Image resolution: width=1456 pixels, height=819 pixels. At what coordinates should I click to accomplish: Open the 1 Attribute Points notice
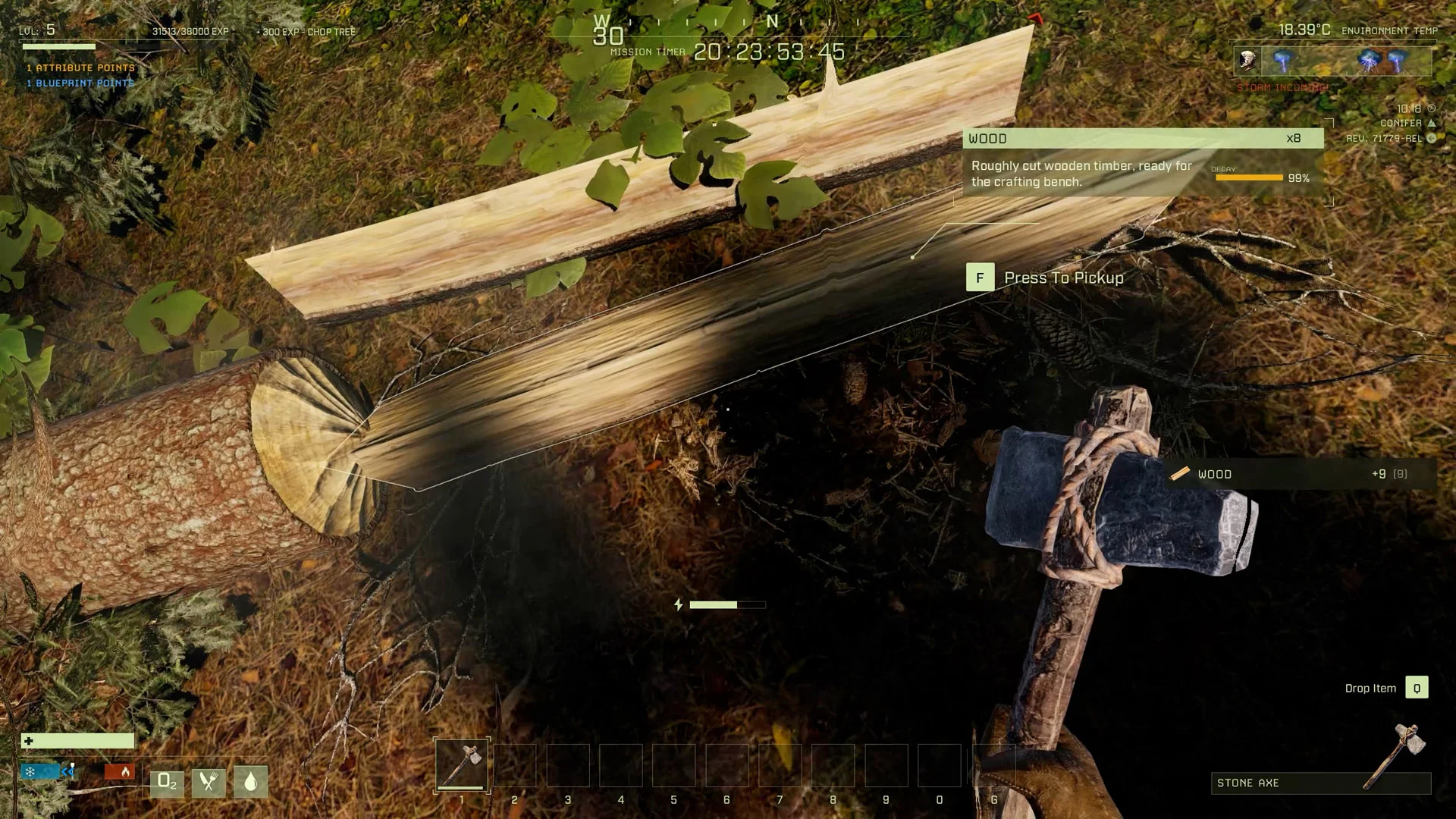(x=81, y=67)
